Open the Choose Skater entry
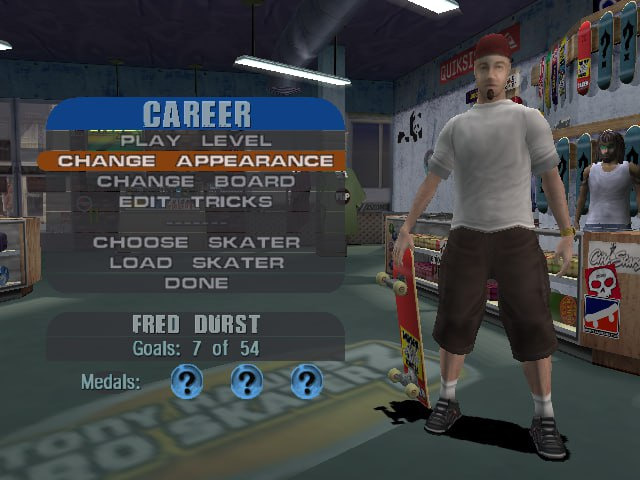This screenshot has width=640, height=480. 196,242
